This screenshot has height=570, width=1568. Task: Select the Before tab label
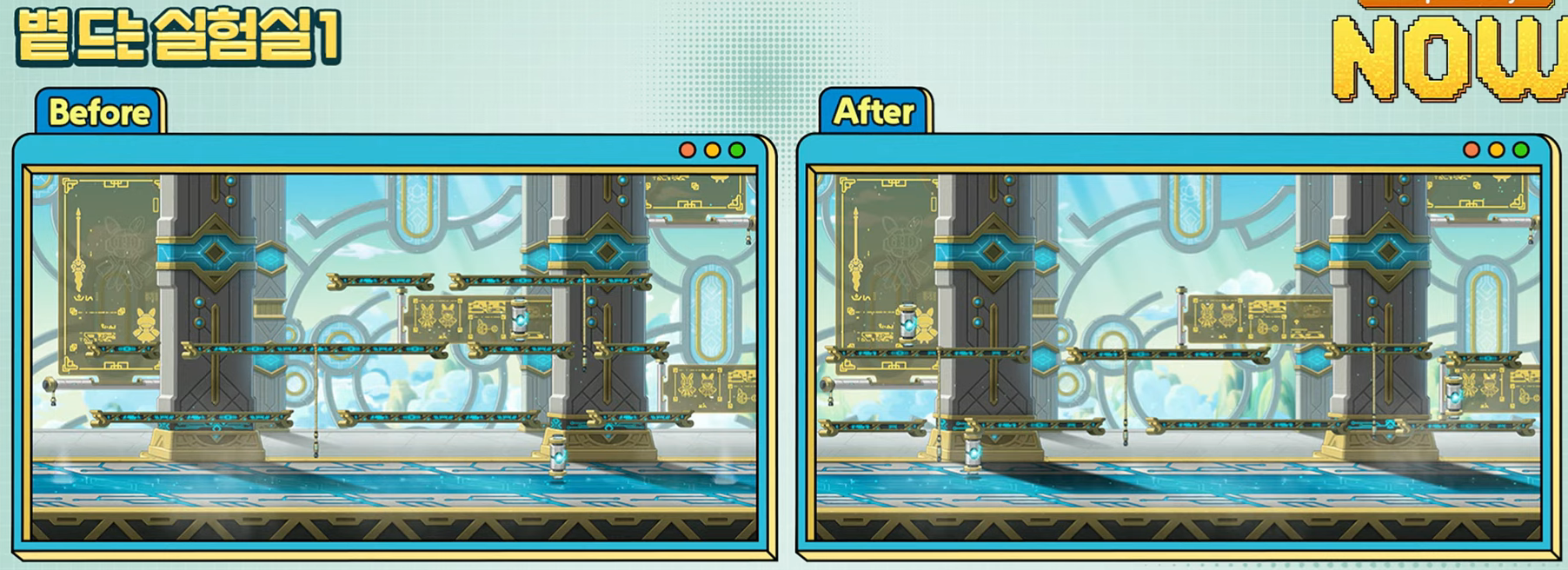(99, 113)
